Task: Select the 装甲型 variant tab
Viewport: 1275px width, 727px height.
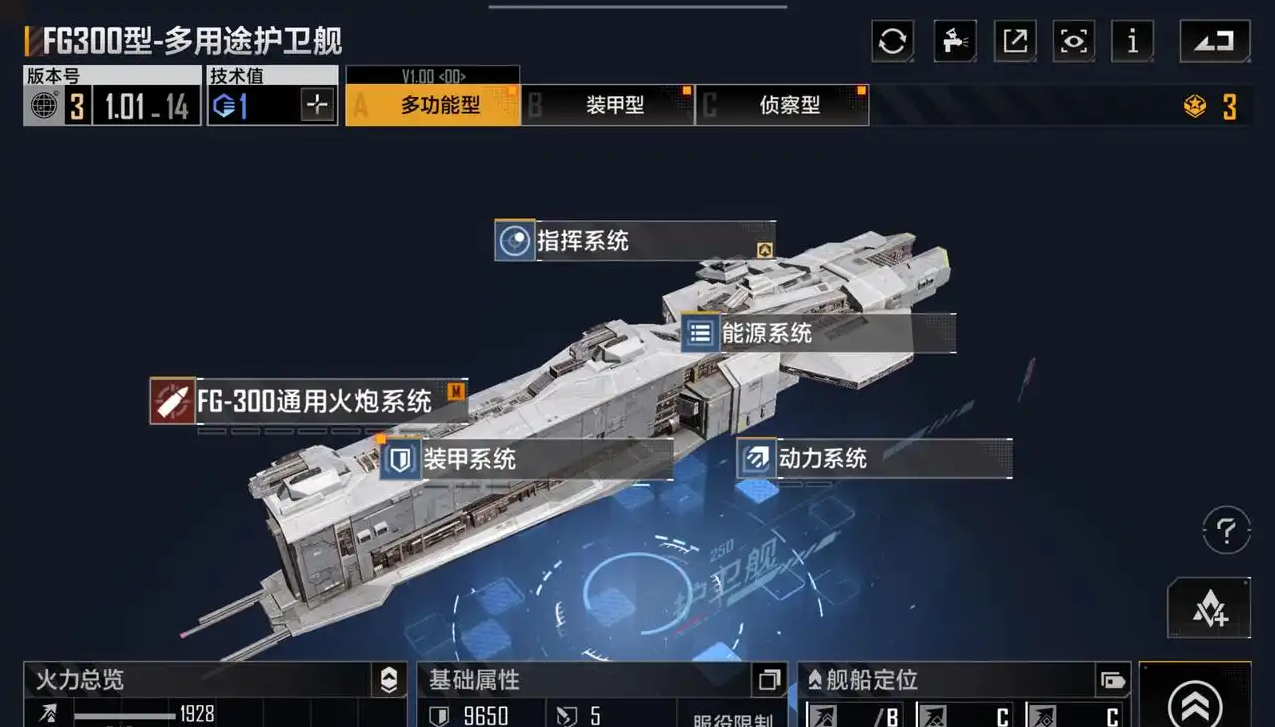Action: [608, 105]
